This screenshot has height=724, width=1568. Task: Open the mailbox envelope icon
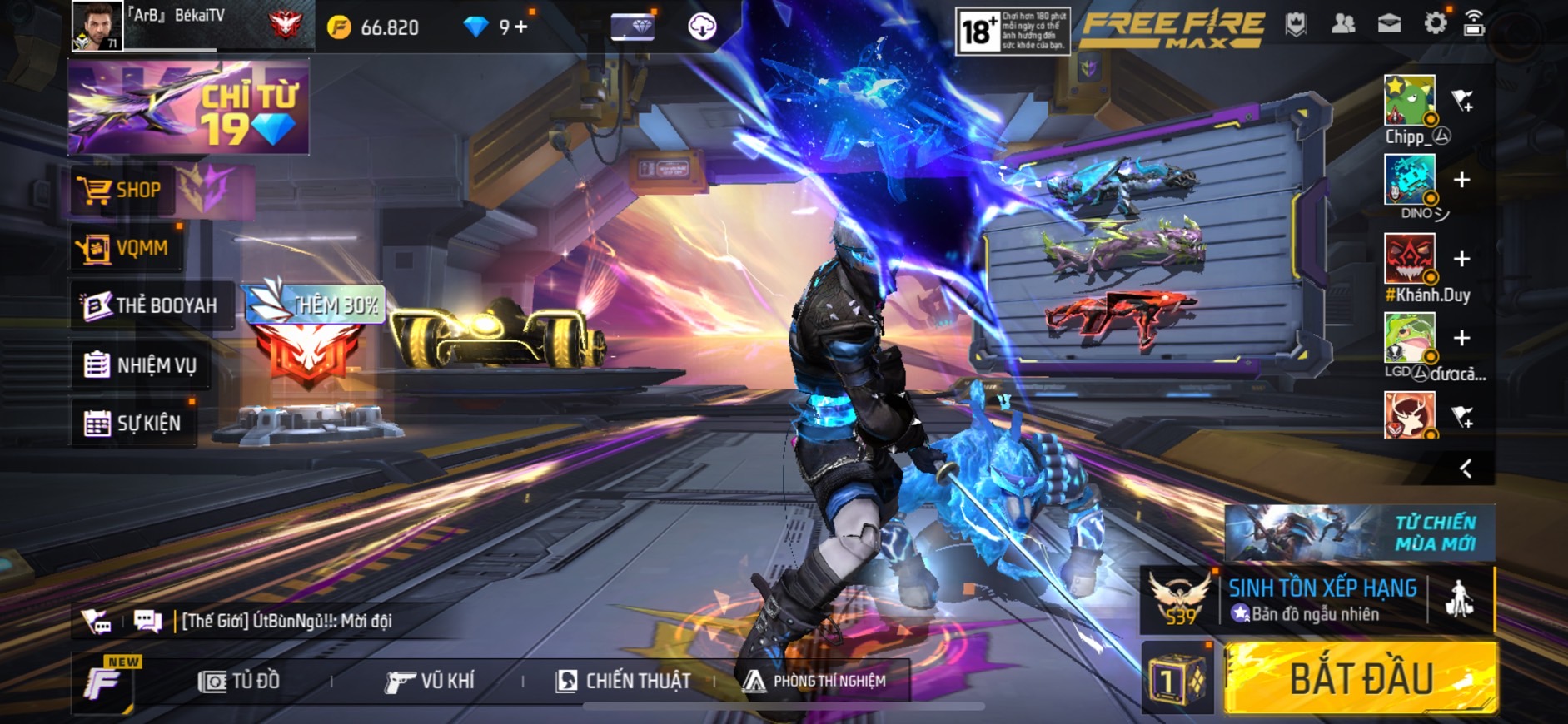click(x=1389, y=24)
